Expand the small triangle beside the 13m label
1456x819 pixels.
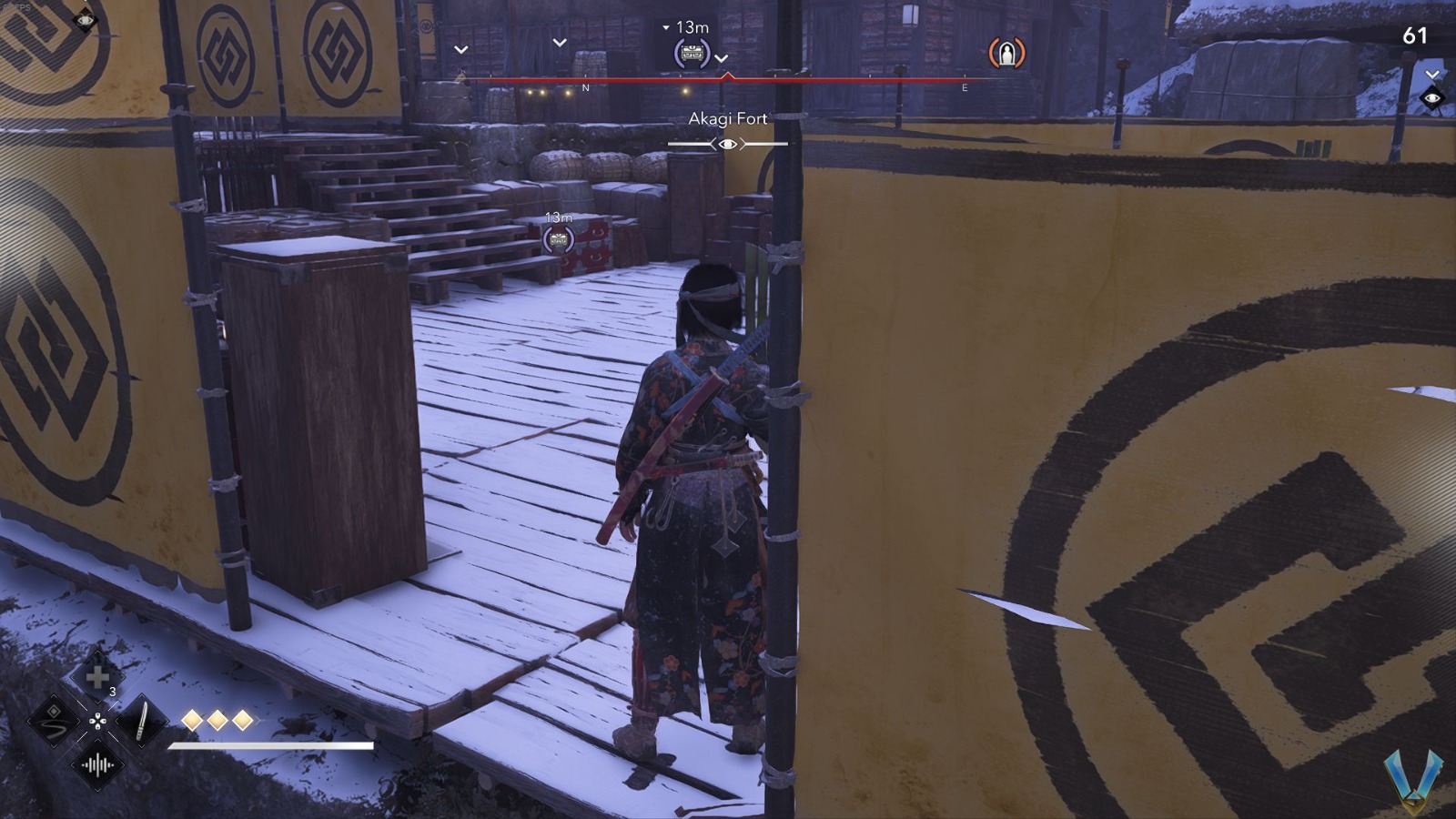pyautogui.click(x=665, y=27)
